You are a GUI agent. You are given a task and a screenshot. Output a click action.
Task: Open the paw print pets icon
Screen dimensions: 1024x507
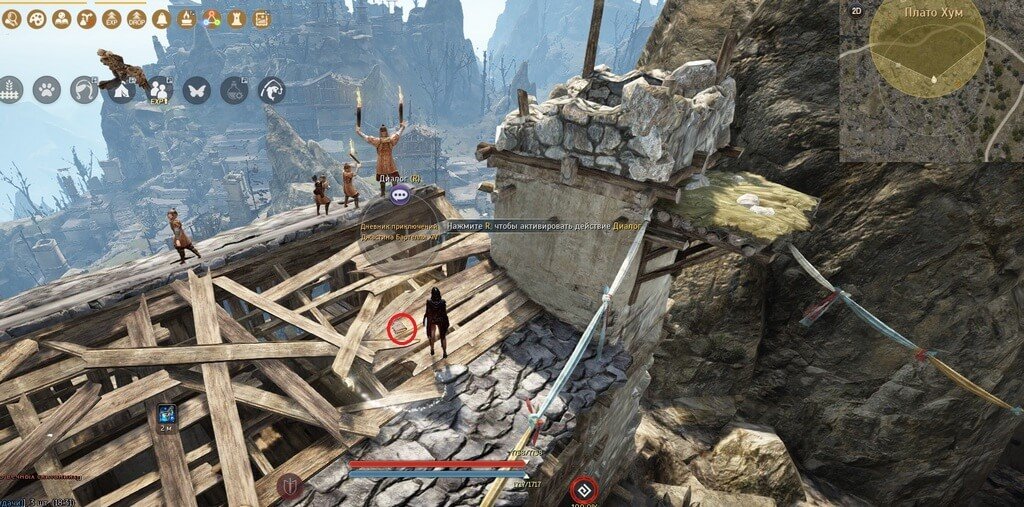coord(46,90)
